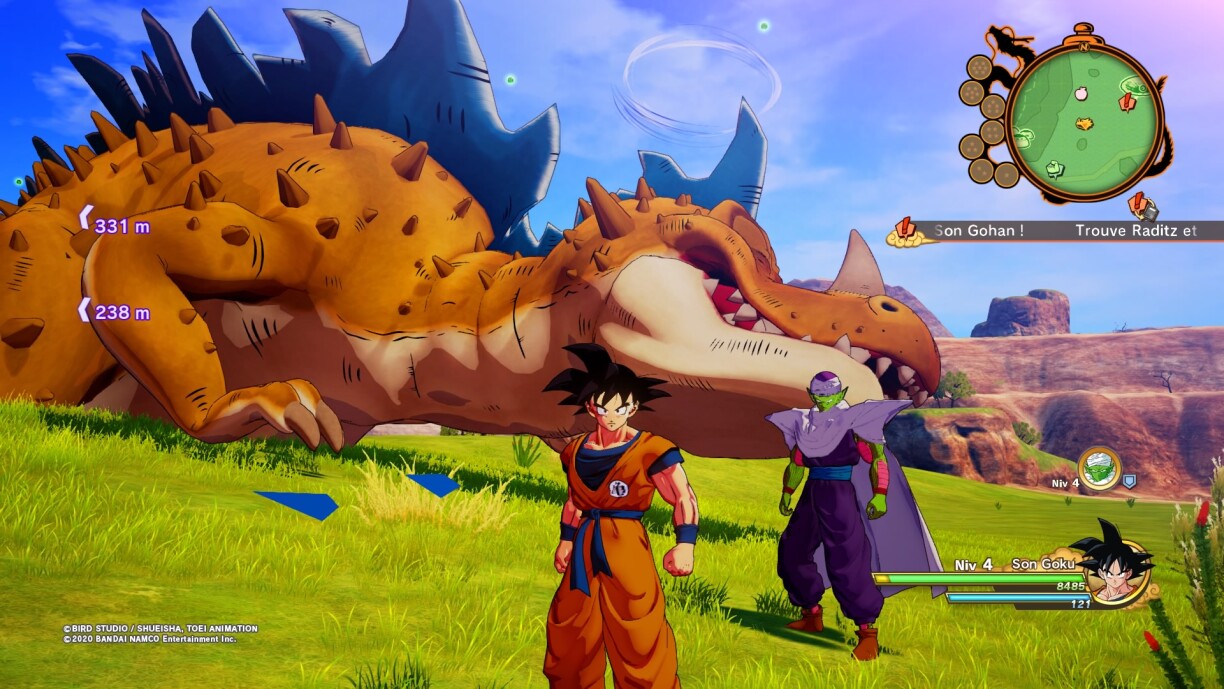This screenshot has width=1224, height=689.
Task: Click the orange player marker on minimap
Action: 1084,124
